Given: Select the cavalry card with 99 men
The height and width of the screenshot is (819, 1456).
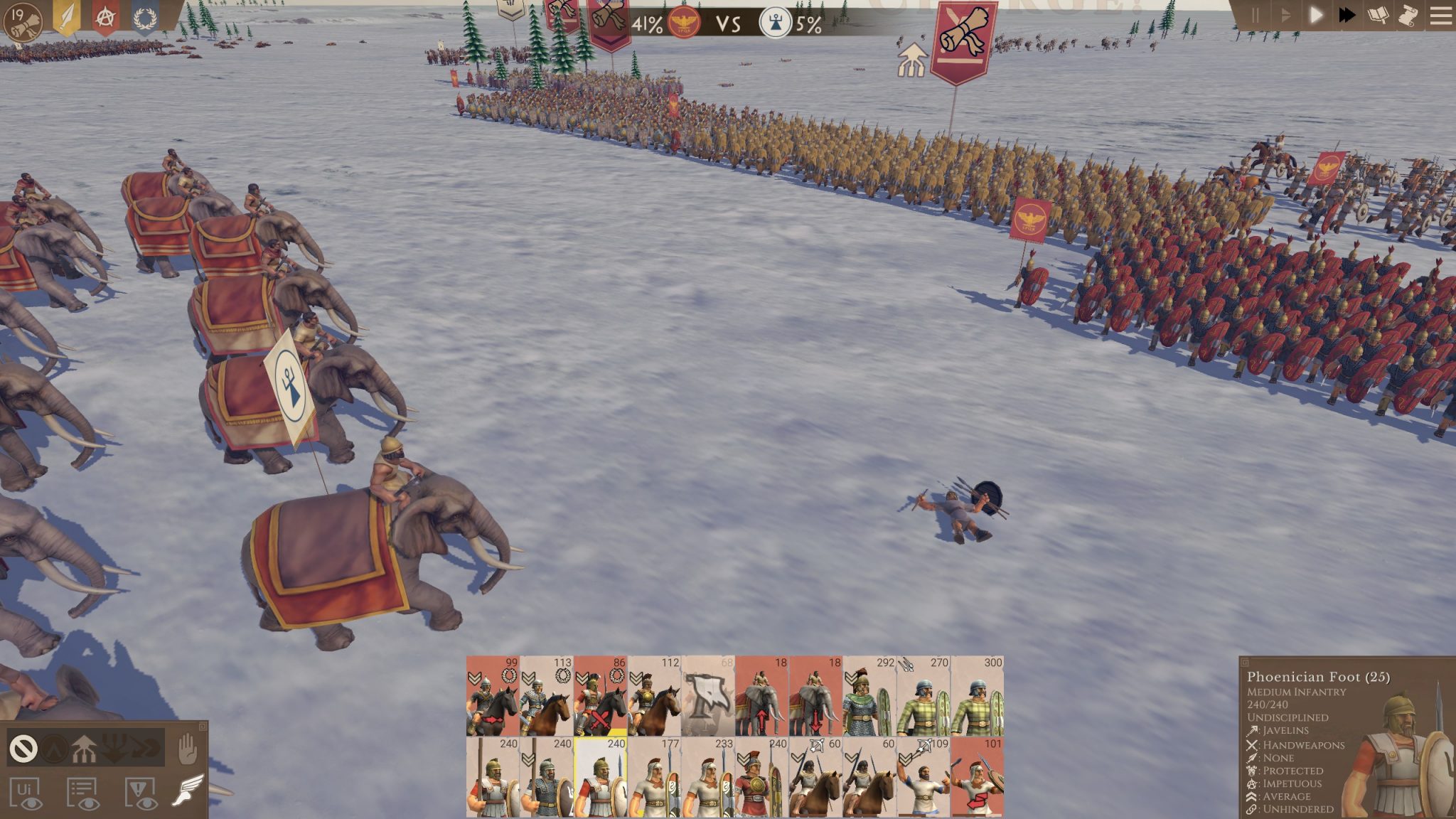Looking at the screenshot, I should point(493,696).
